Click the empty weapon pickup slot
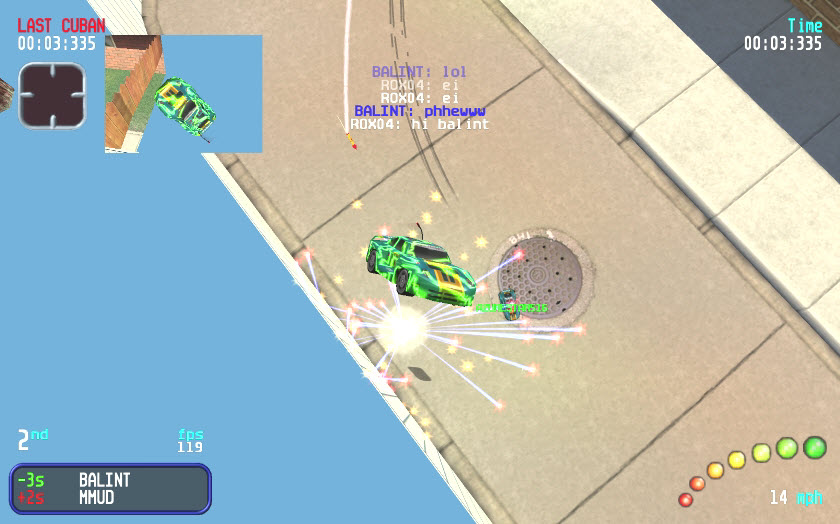 51,95
